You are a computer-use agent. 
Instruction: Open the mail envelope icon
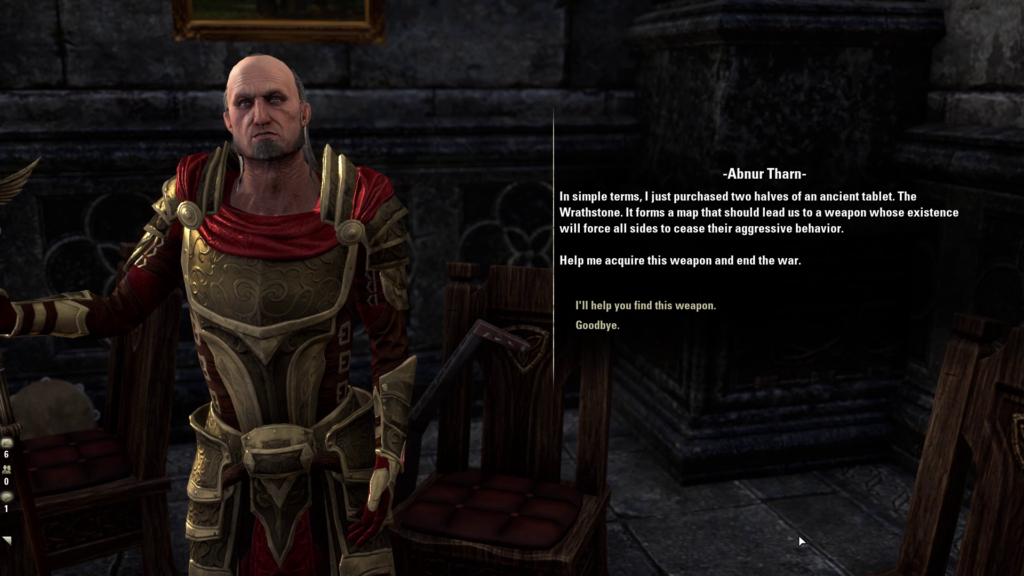point(7,442)
